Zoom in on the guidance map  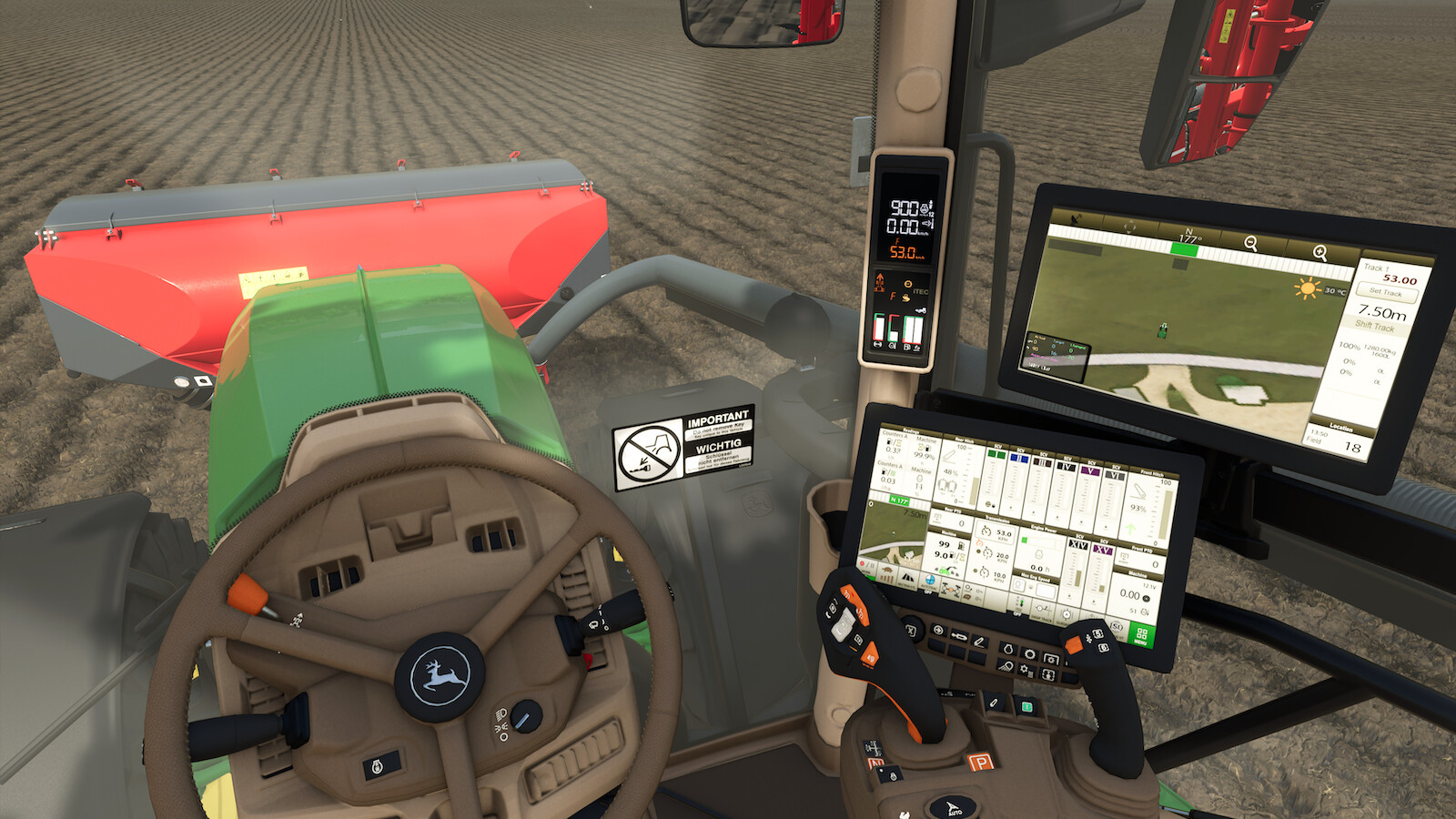tap(1321, 251)
